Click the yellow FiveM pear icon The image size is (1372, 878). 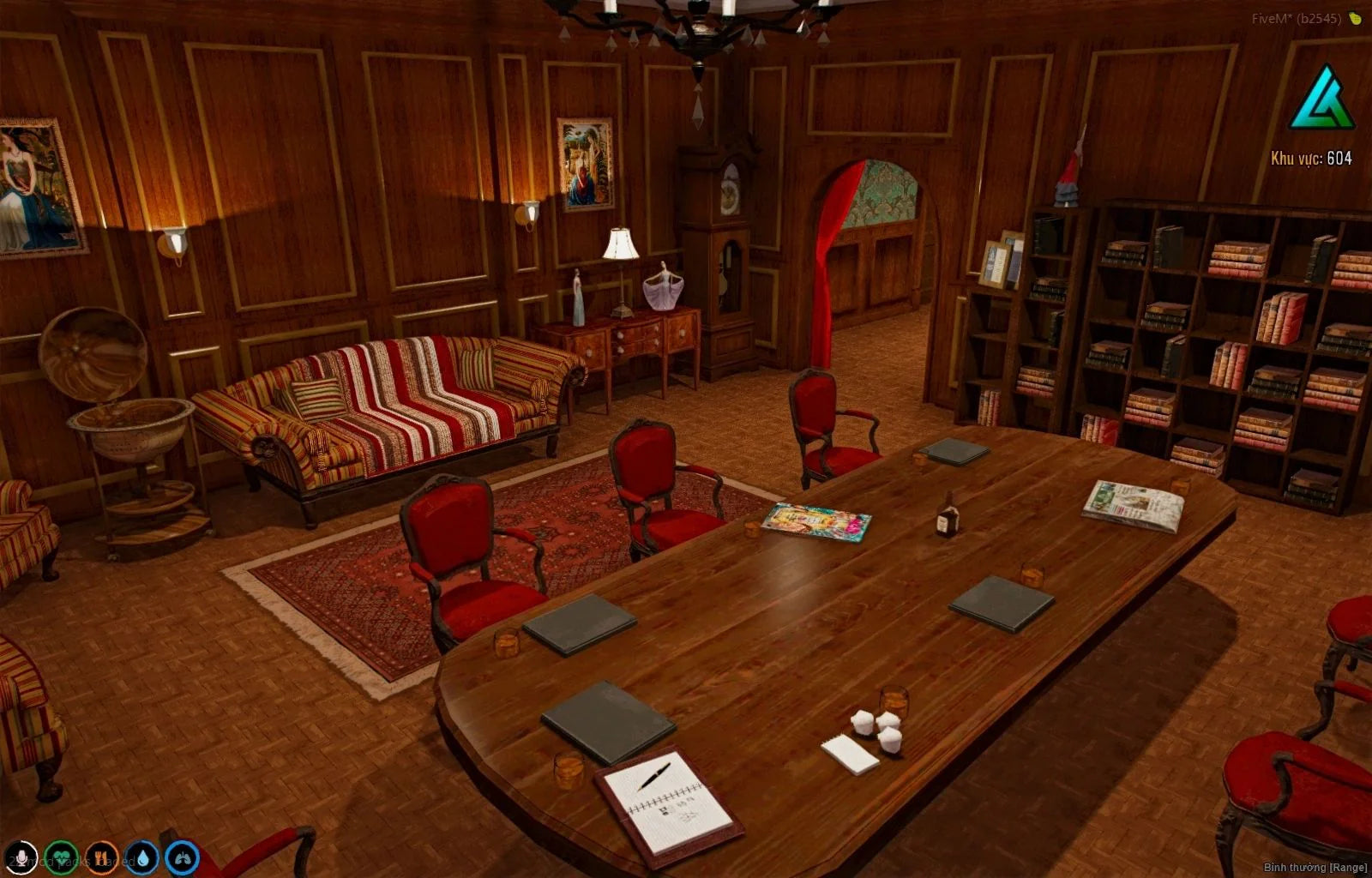pos(1355,18)
